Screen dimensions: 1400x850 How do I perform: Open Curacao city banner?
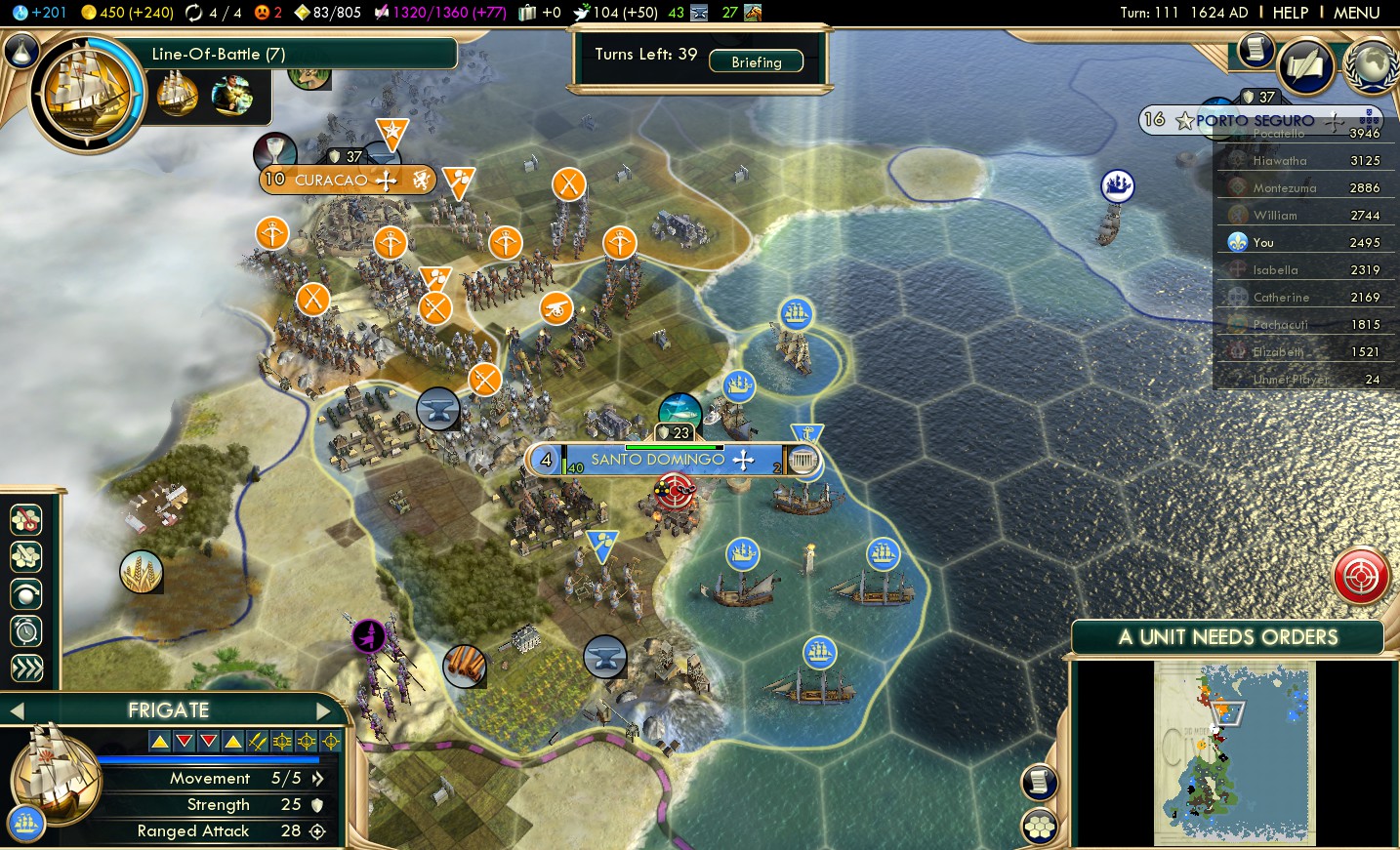pyautogui.click(x=331, y=181)
